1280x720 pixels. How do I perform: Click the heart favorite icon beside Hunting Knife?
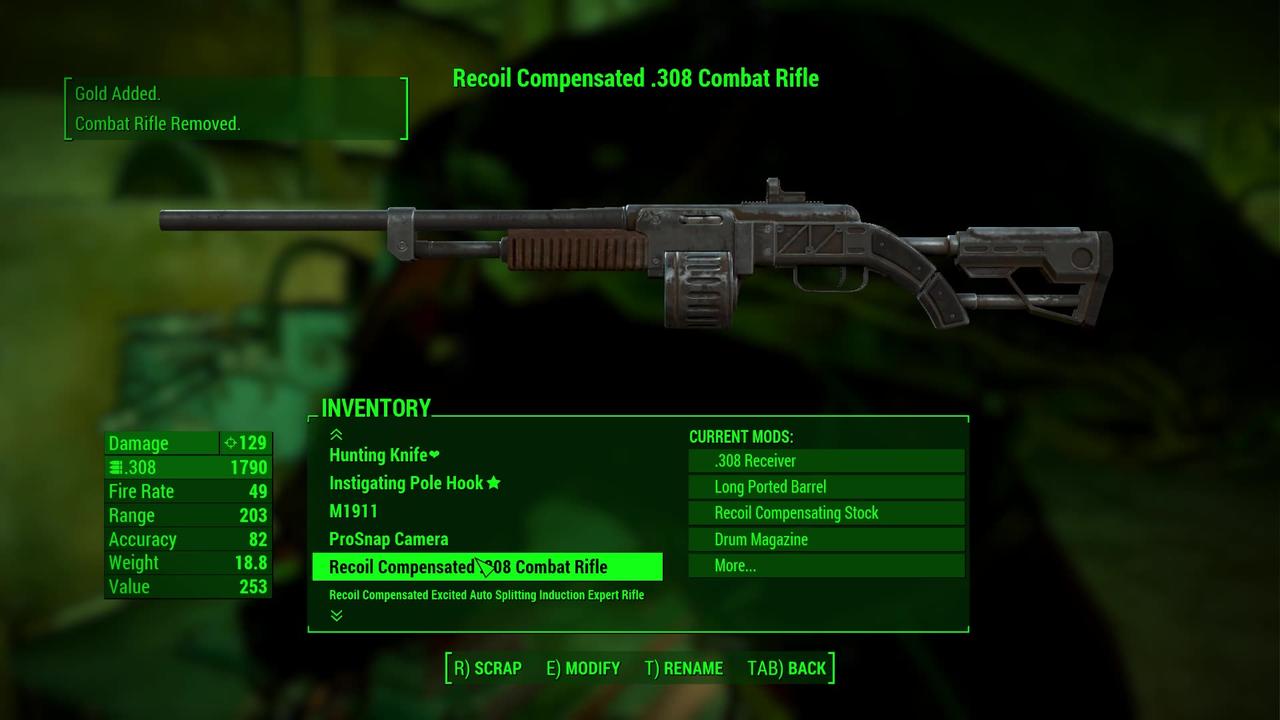434,454
